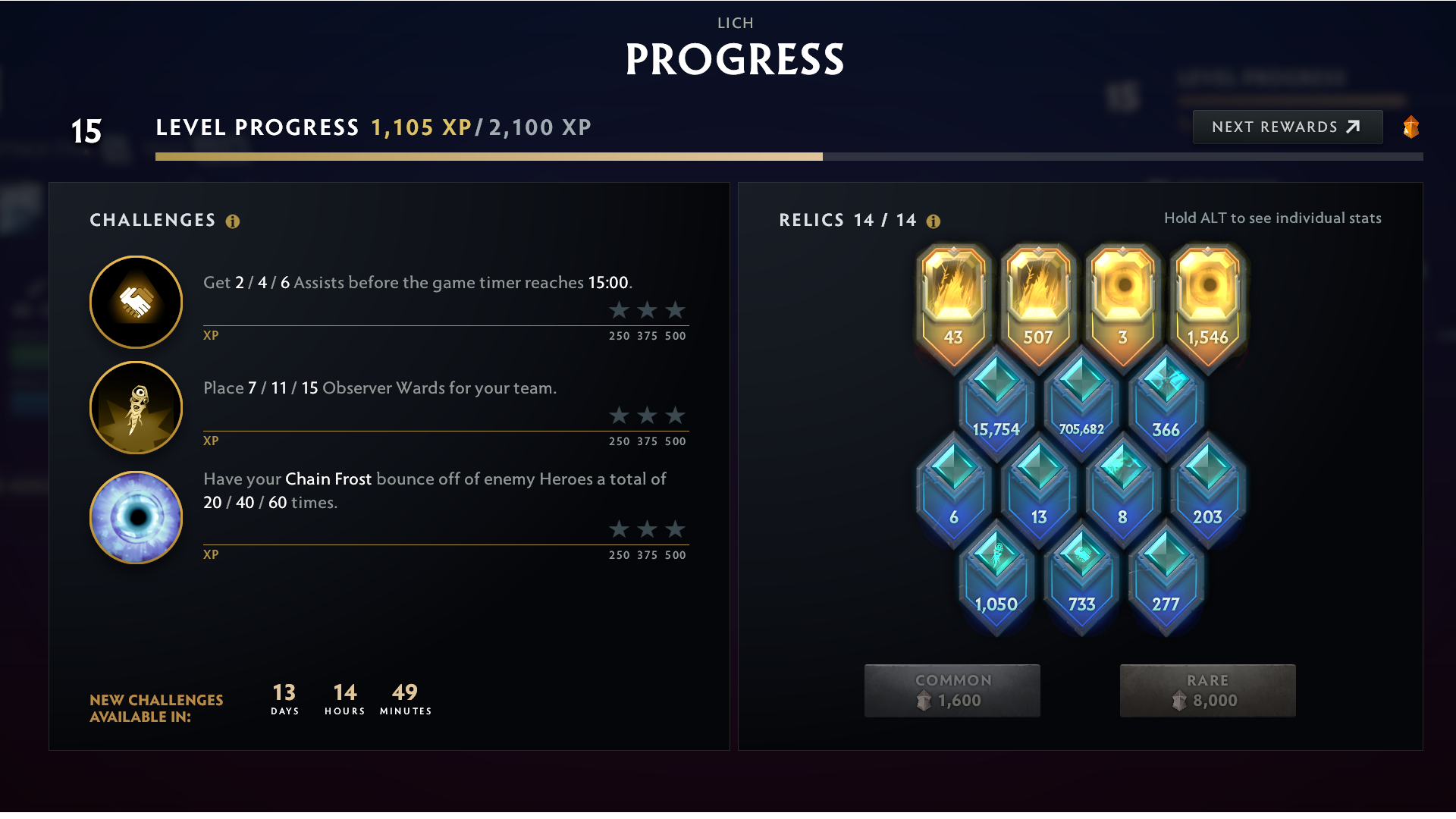Click the COMMON 1,600 button
The width and height of the screenshot is (1456, 819).
point(952,690)
